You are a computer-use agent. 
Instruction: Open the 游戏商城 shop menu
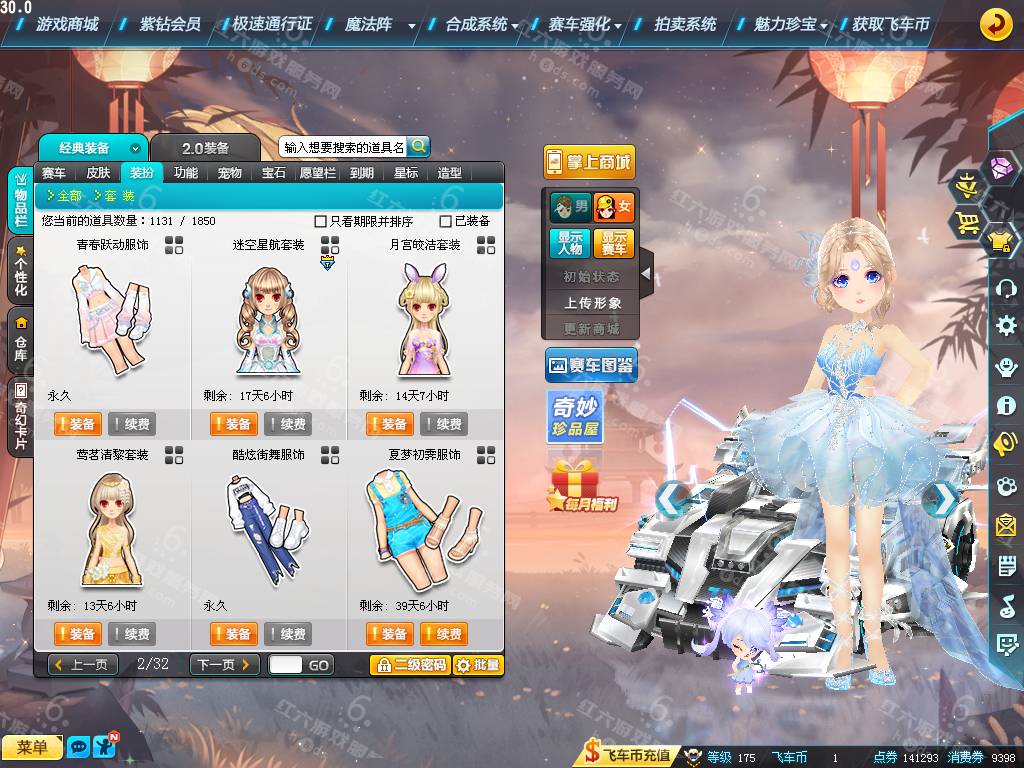[x=66, y=24]
